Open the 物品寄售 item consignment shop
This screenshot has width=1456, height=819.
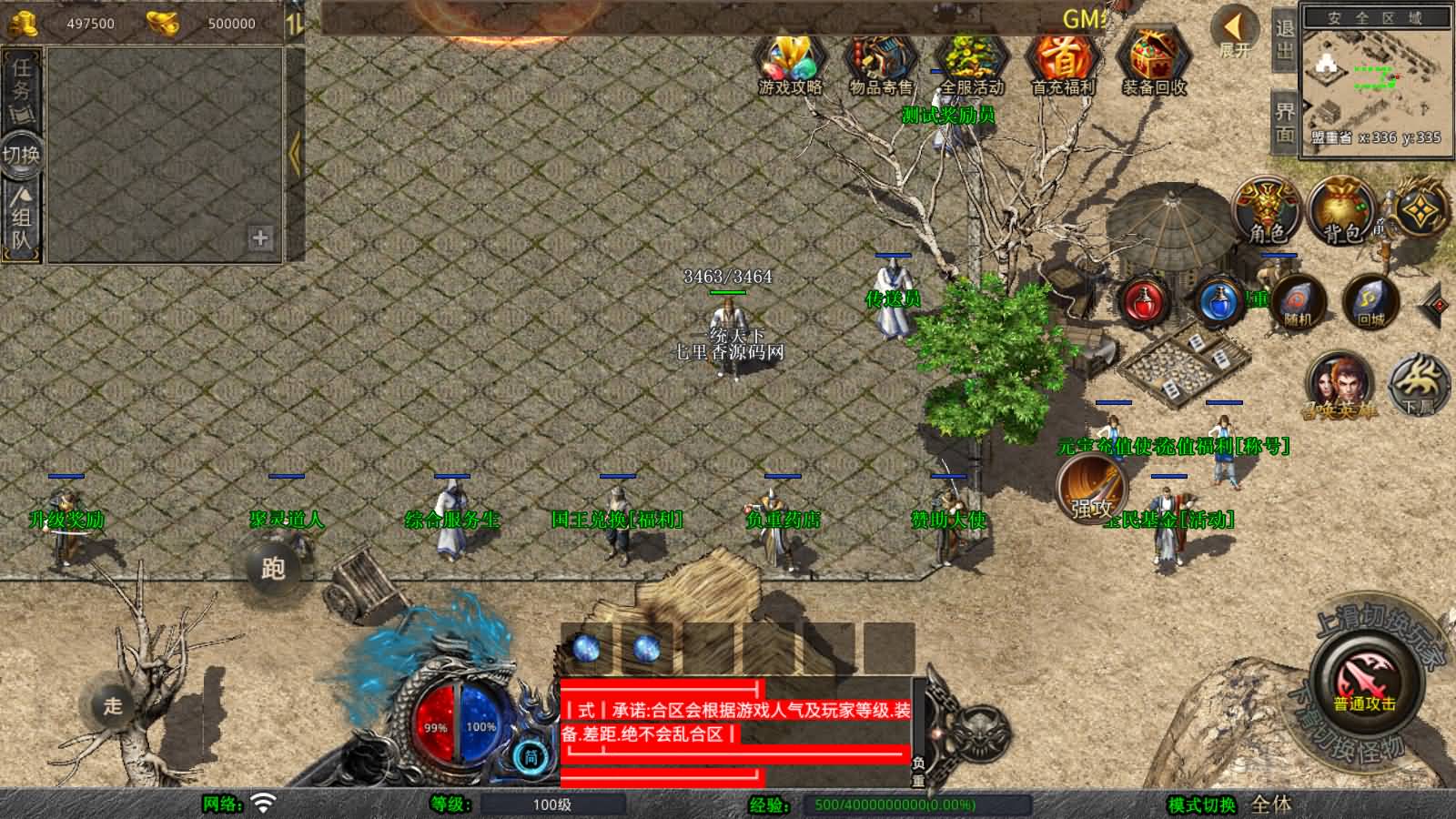(878, 59)
